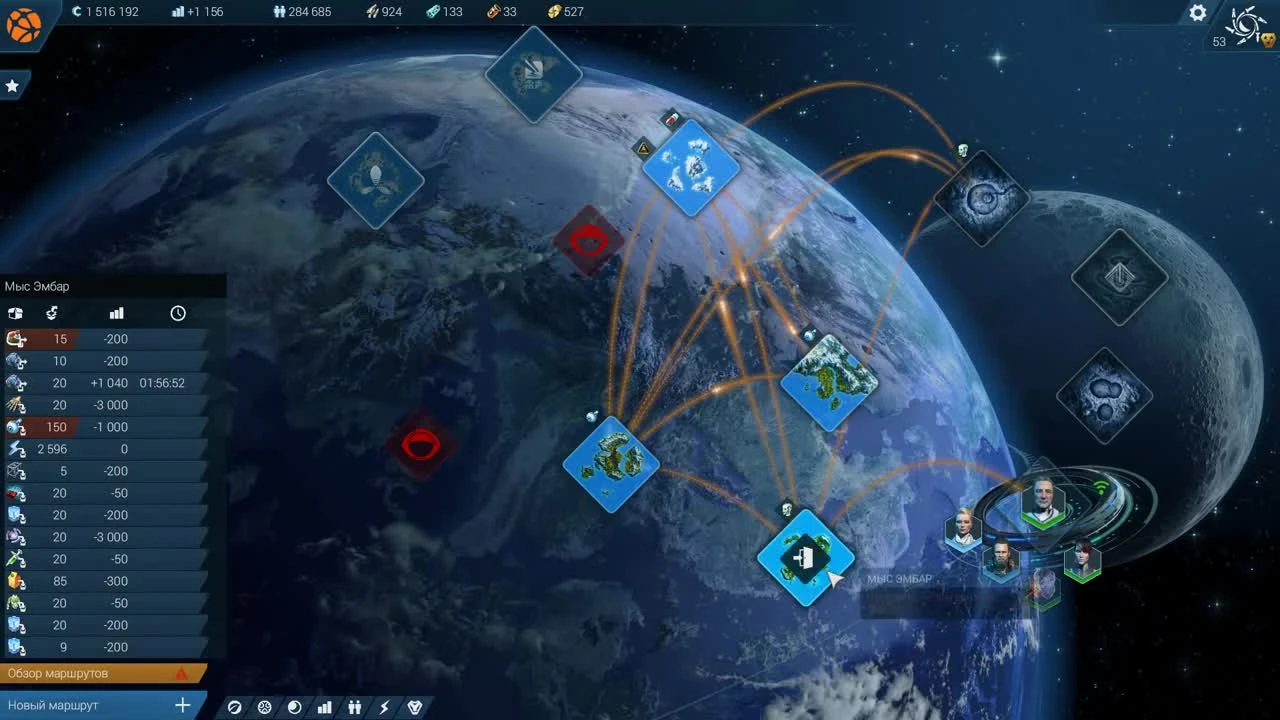Click the population icon in the bottom toolbar

click(354, 707)
